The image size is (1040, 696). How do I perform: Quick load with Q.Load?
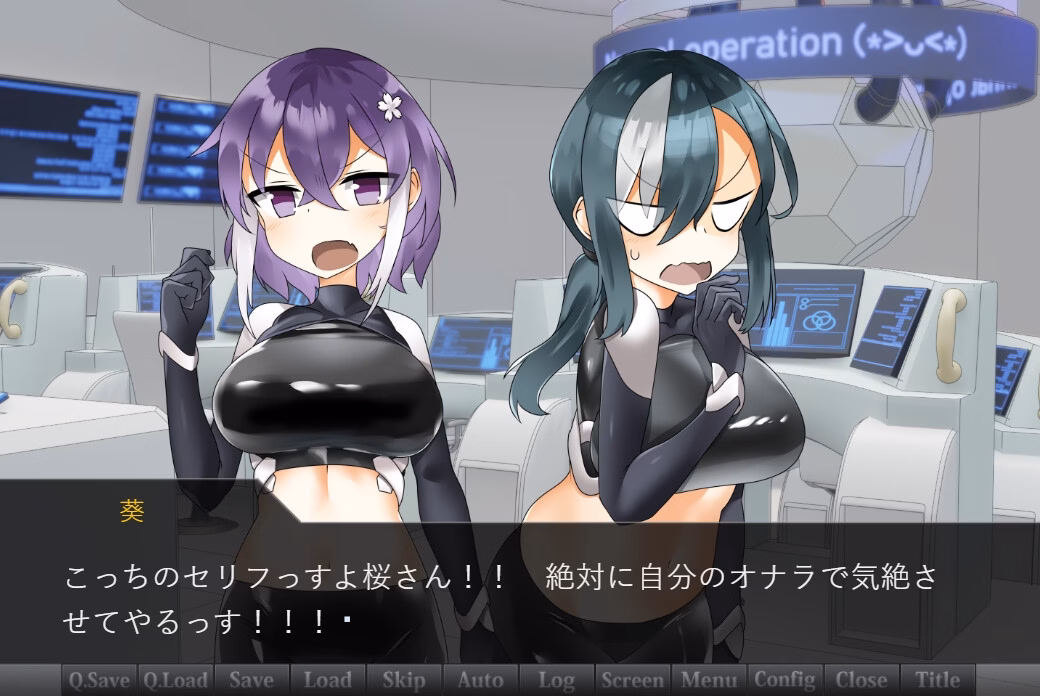175,680
